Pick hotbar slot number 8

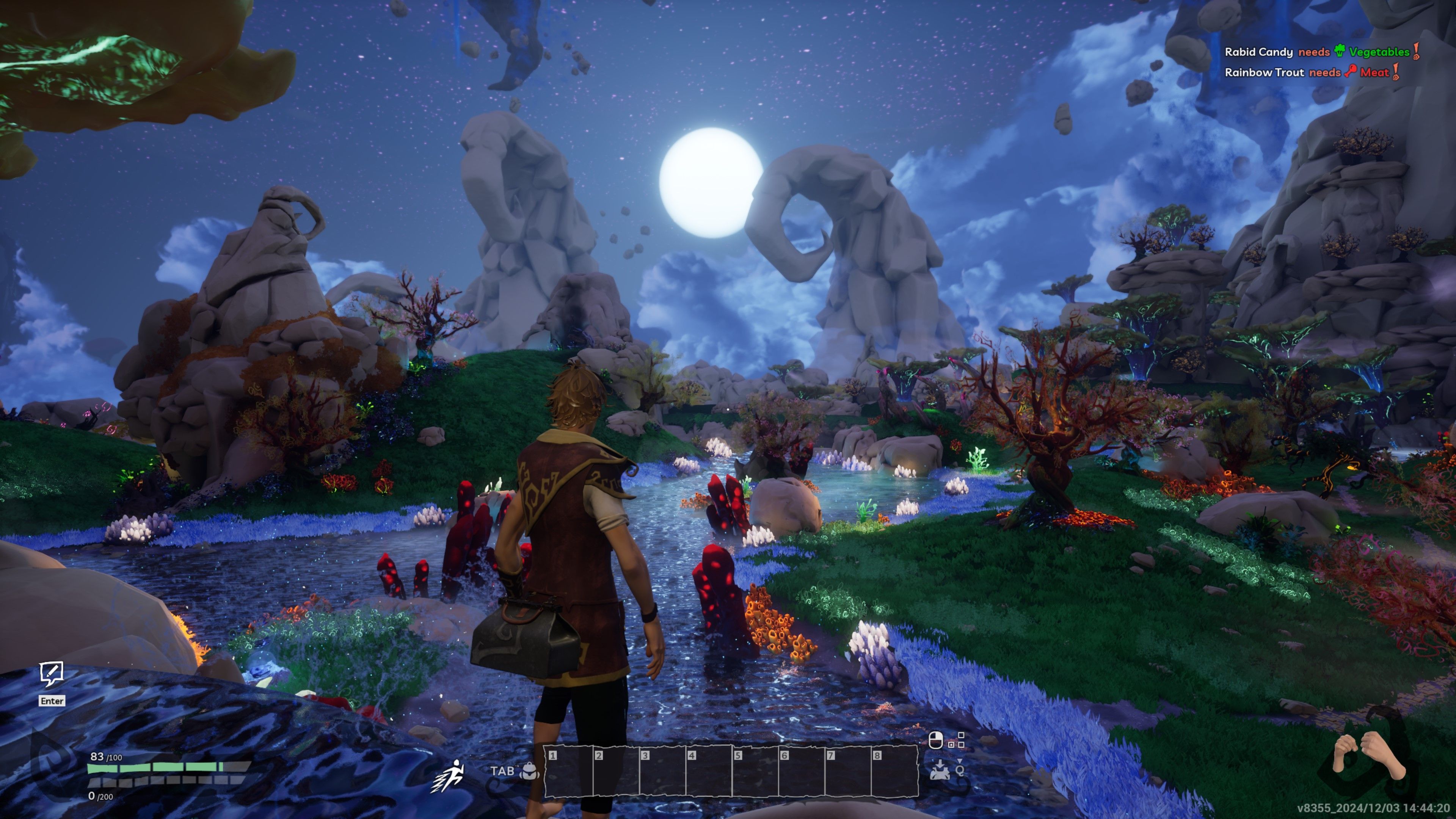(x=894, y=772)
